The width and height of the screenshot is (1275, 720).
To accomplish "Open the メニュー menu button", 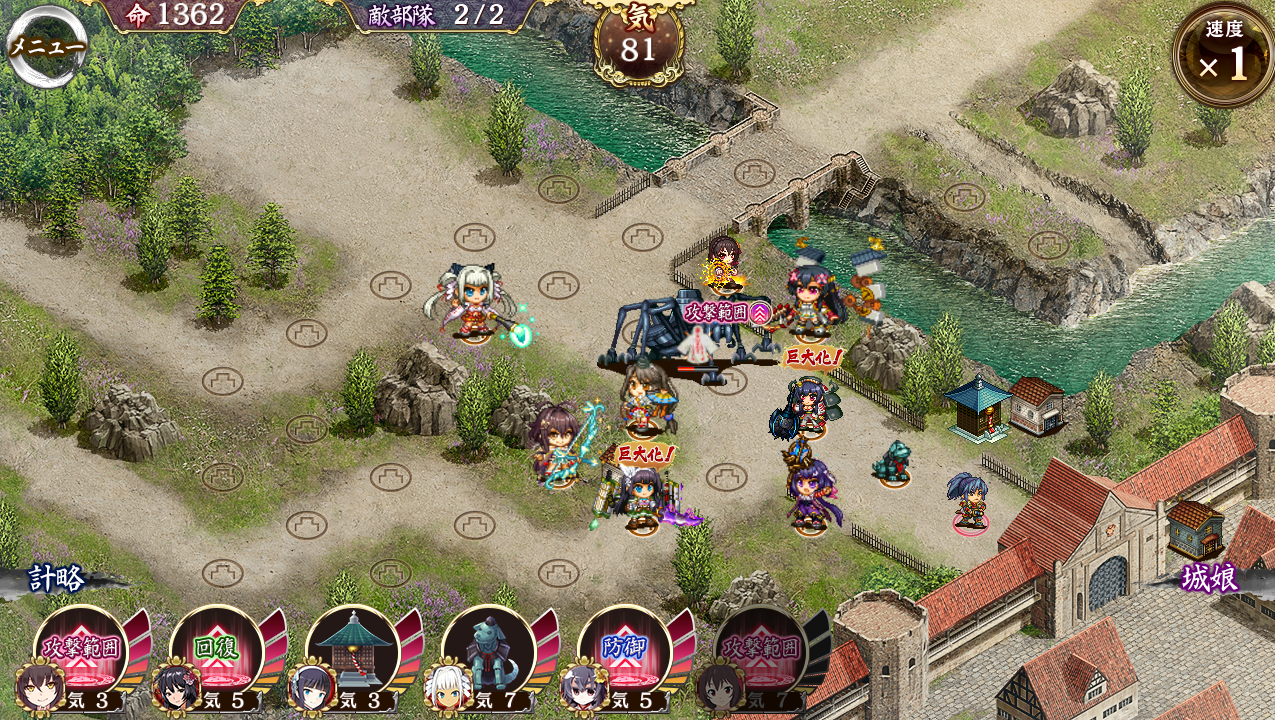I will (46, 46).
